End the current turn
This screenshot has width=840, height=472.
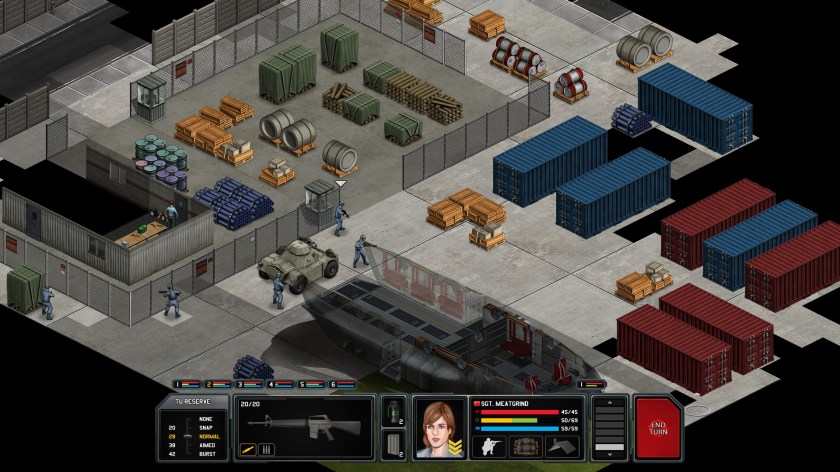pos(656,427)
